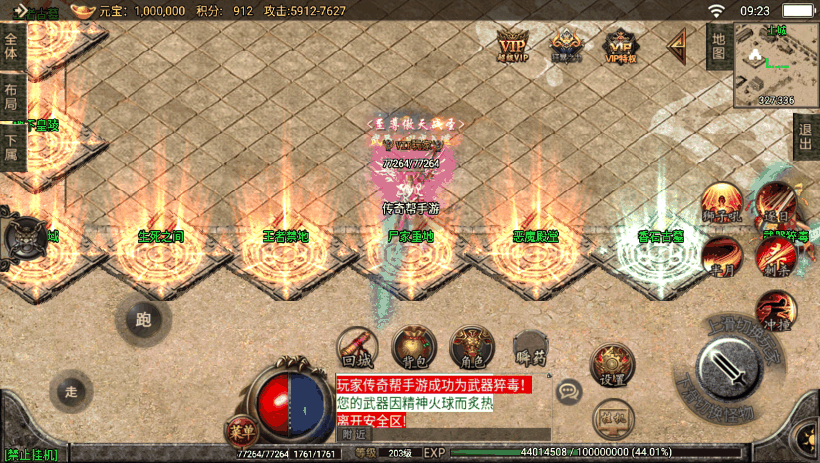Screen dimensions: 820x463
Task: Activate the 狮子吼 skill
Action: [x=720, y=202]
